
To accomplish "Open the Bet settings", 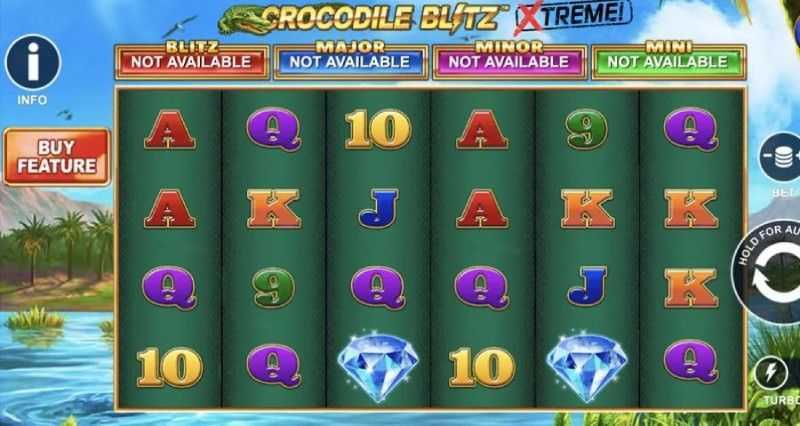I will (781, 155).
